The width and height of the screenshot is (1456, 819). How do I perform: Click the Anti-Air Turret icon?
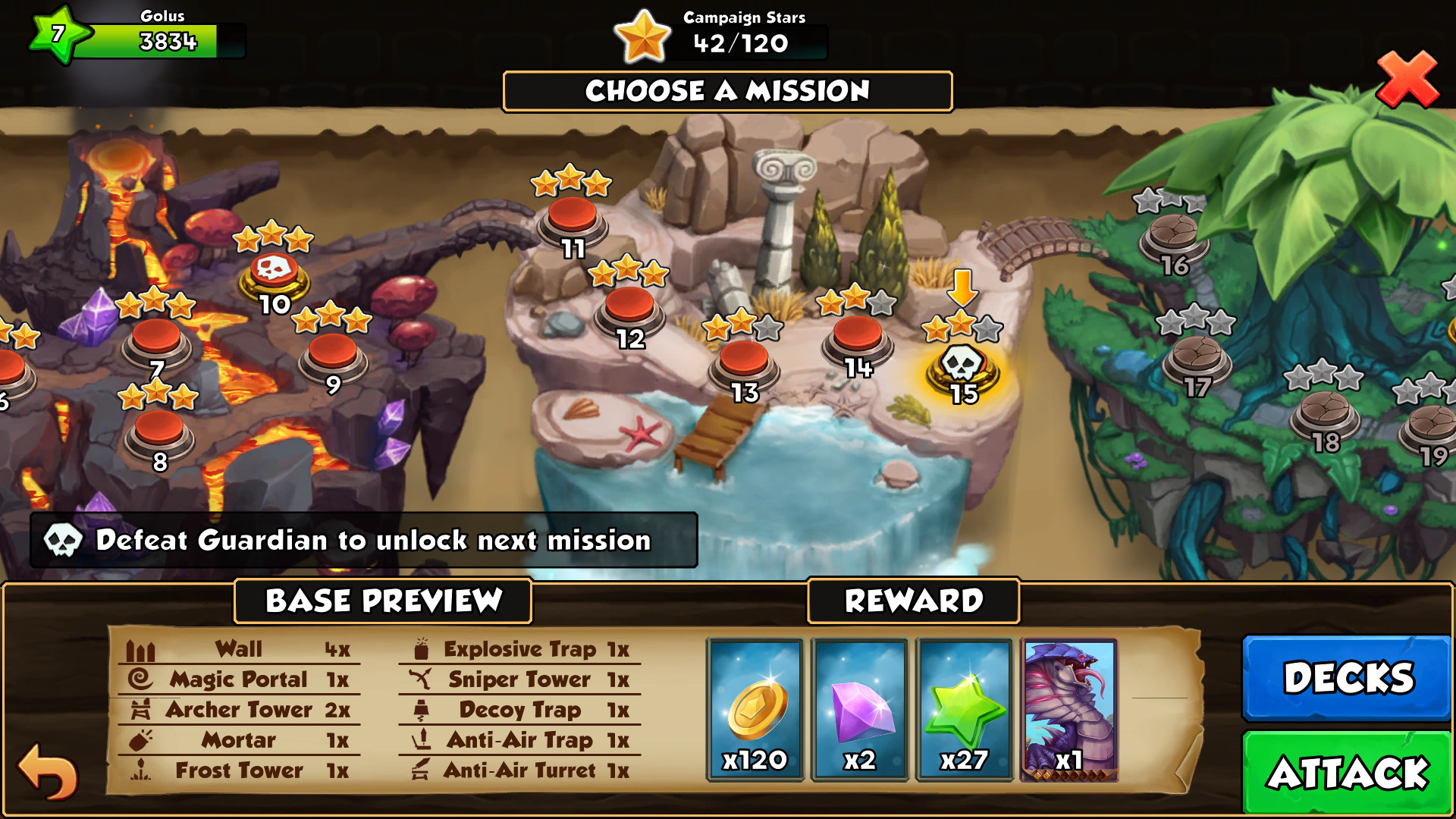pyautogui.click(x=422, y=770)
